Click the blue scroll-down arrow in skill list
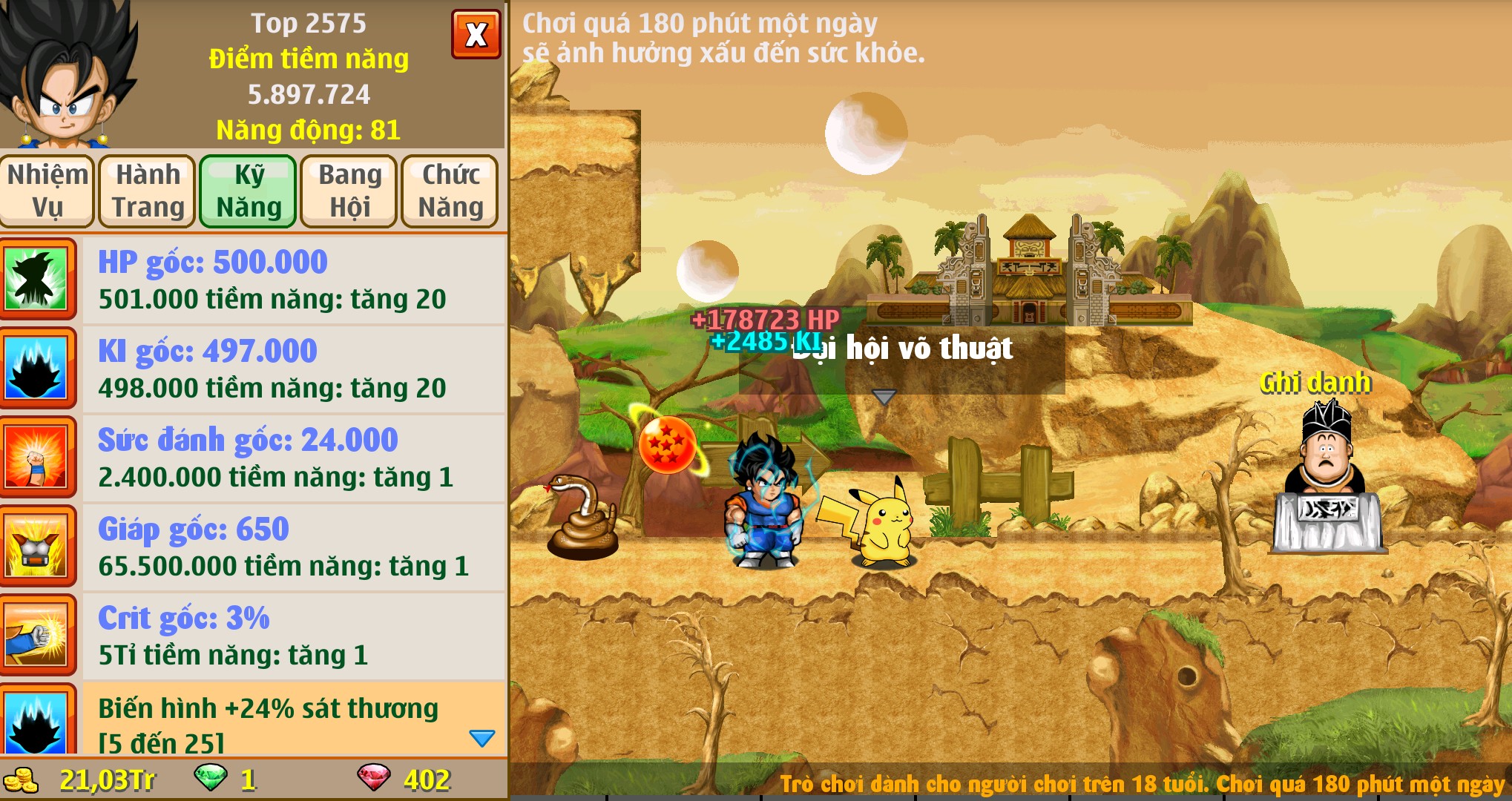1512x801 pixels. (x=482, y=738)
